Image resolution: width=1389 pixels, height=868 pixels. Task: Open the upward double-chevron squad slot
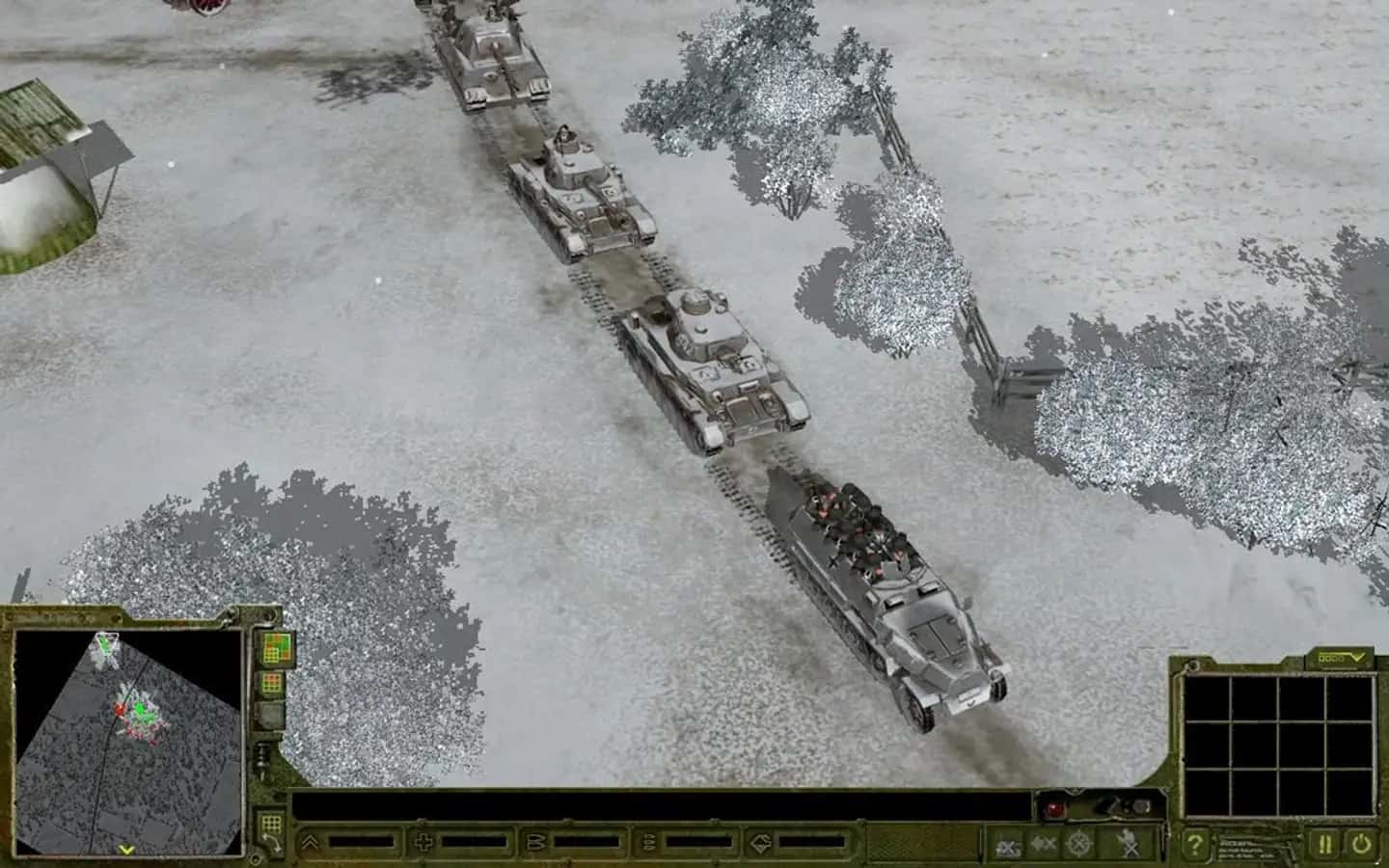[309, 842]
